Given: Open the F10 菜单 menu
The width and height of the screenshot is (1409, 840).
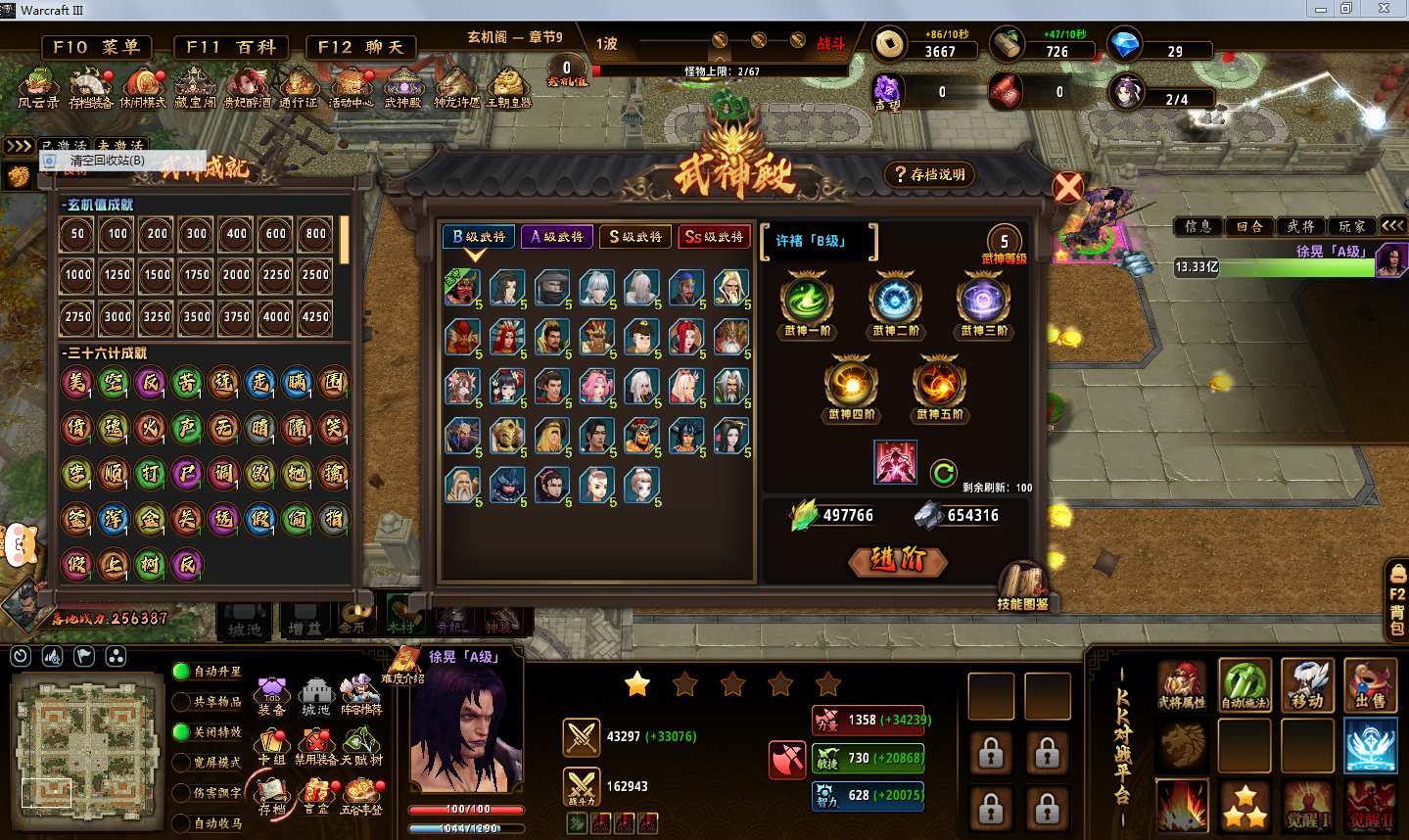Looking at the screenshot, I should [x=96, y=47].
